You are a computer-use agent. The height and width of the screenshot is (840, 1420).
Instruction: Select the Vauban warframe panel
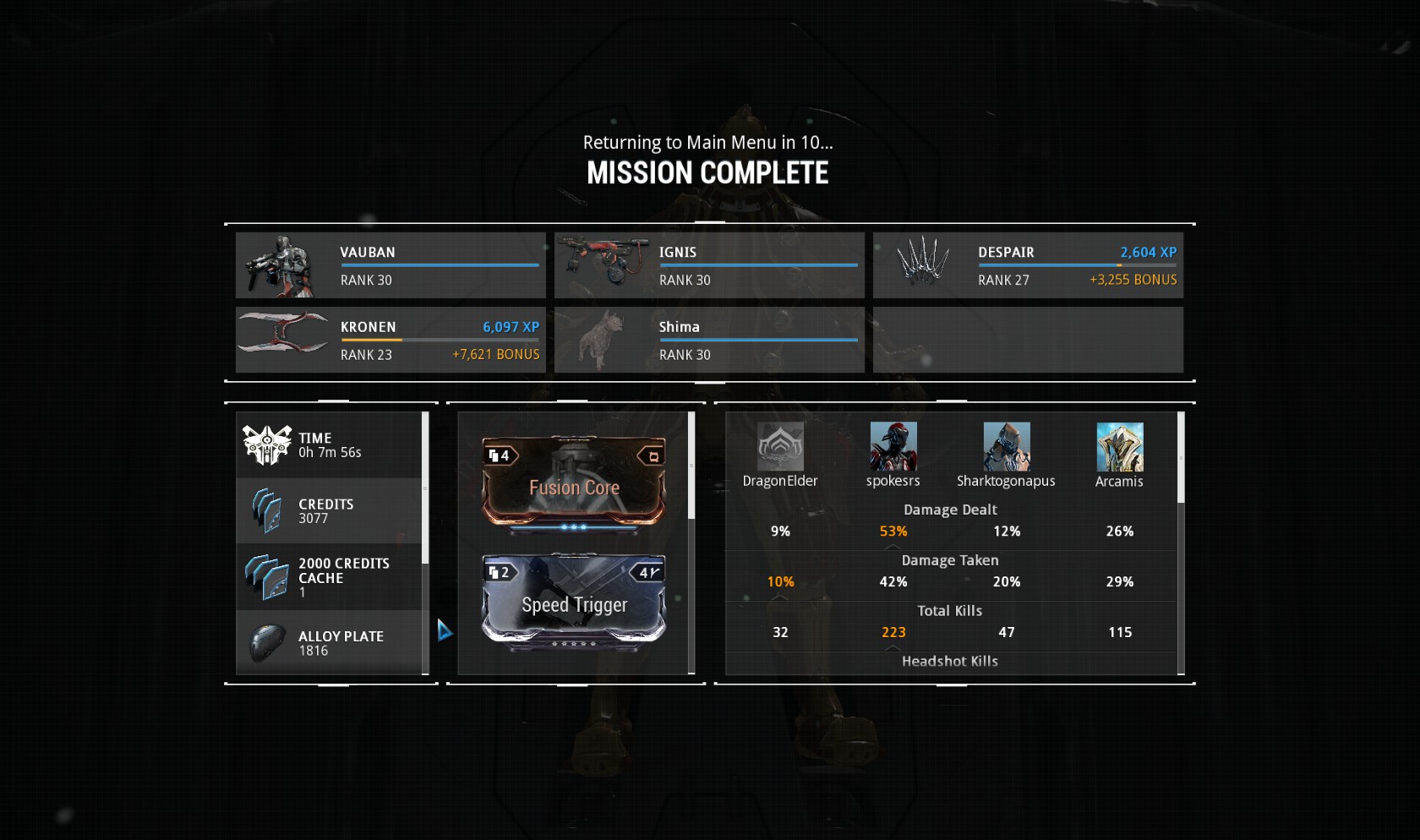(x=390, y=265)
